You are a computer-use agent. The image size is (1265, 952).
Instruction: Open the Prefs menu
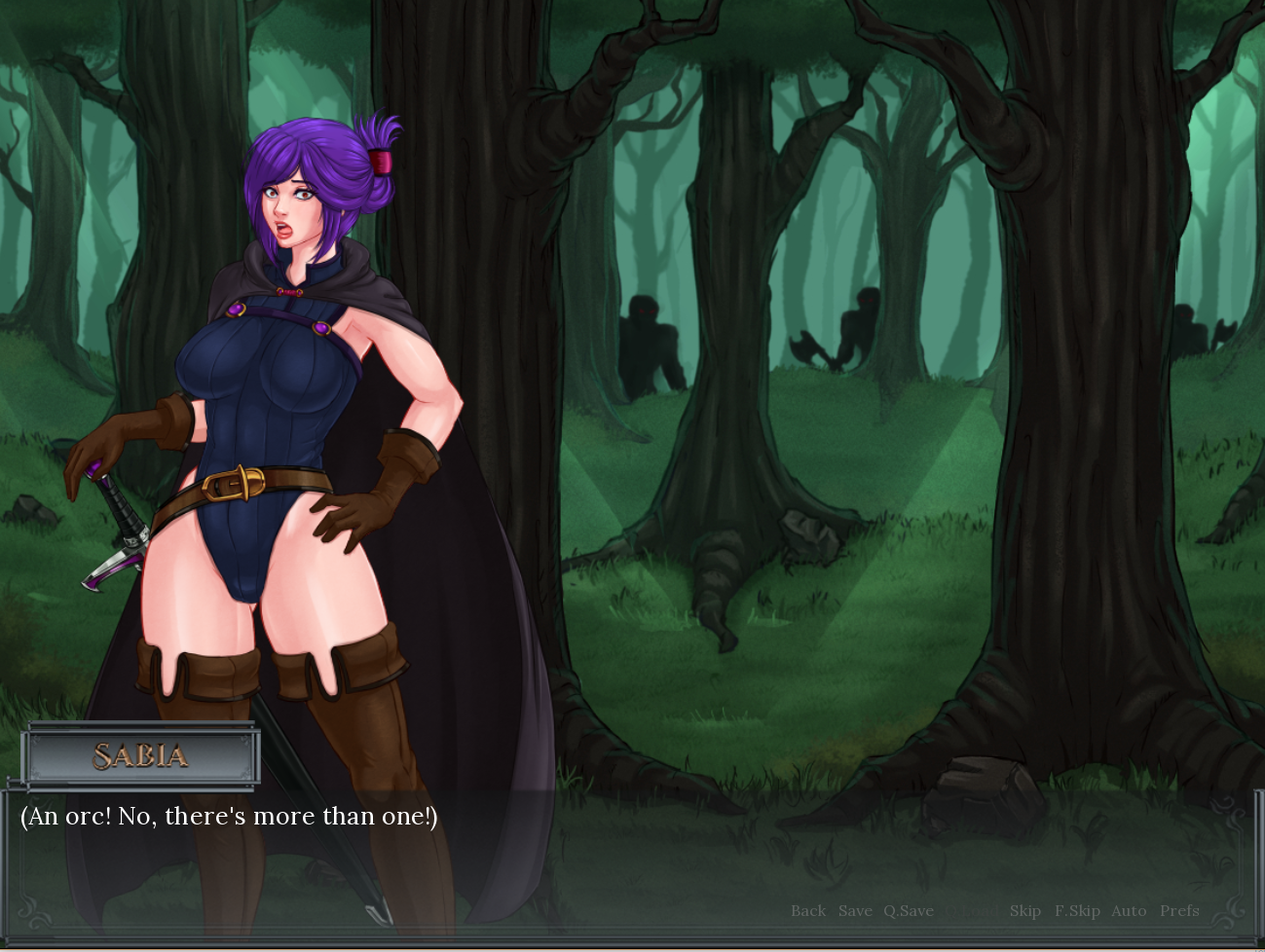(1179, 911)
